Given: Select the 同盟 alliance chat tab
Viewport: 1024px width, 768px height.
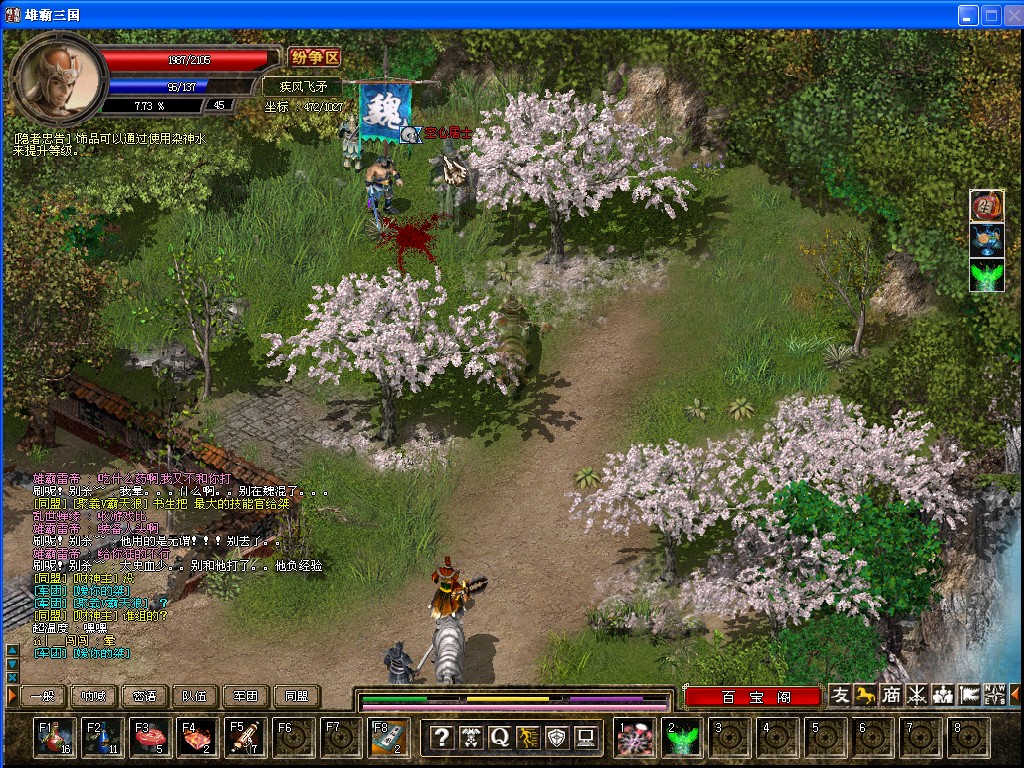Looking at the screenshot, I should [297, 696].
